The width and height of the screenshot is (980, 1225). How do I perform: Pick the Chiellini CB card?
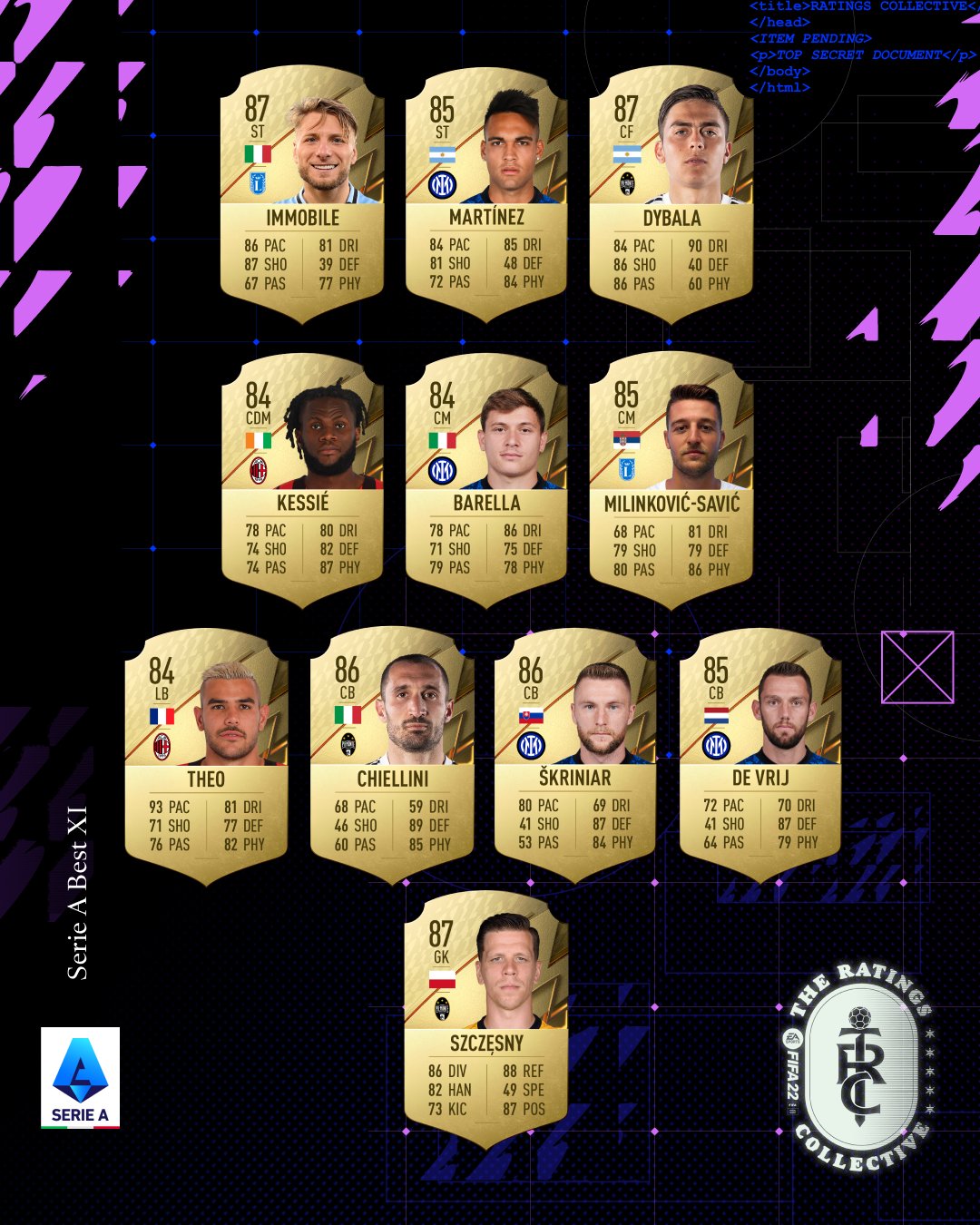(x=392, y=756)
